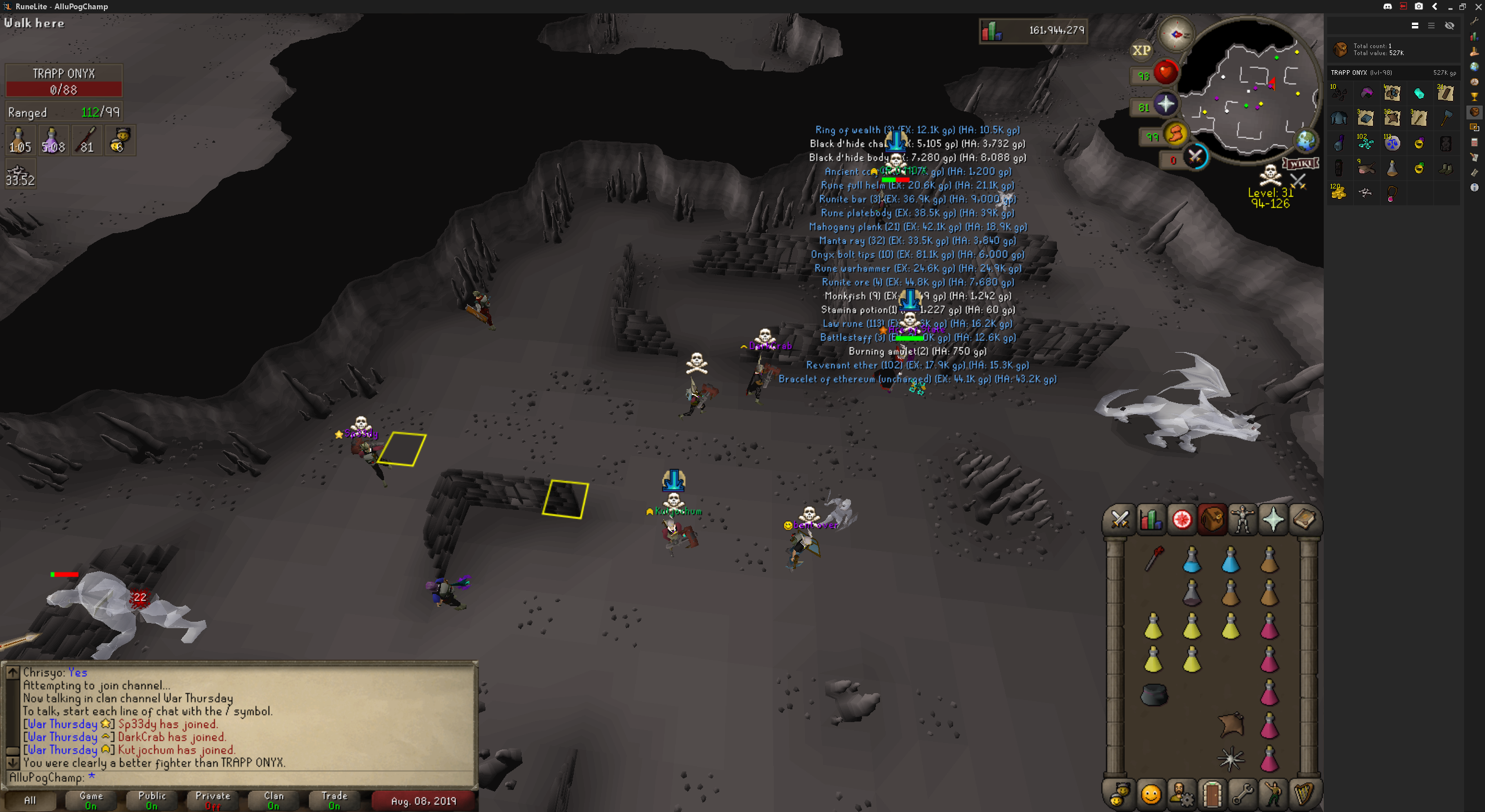Hide loot with the crossed-eye button

point(1449,26)
